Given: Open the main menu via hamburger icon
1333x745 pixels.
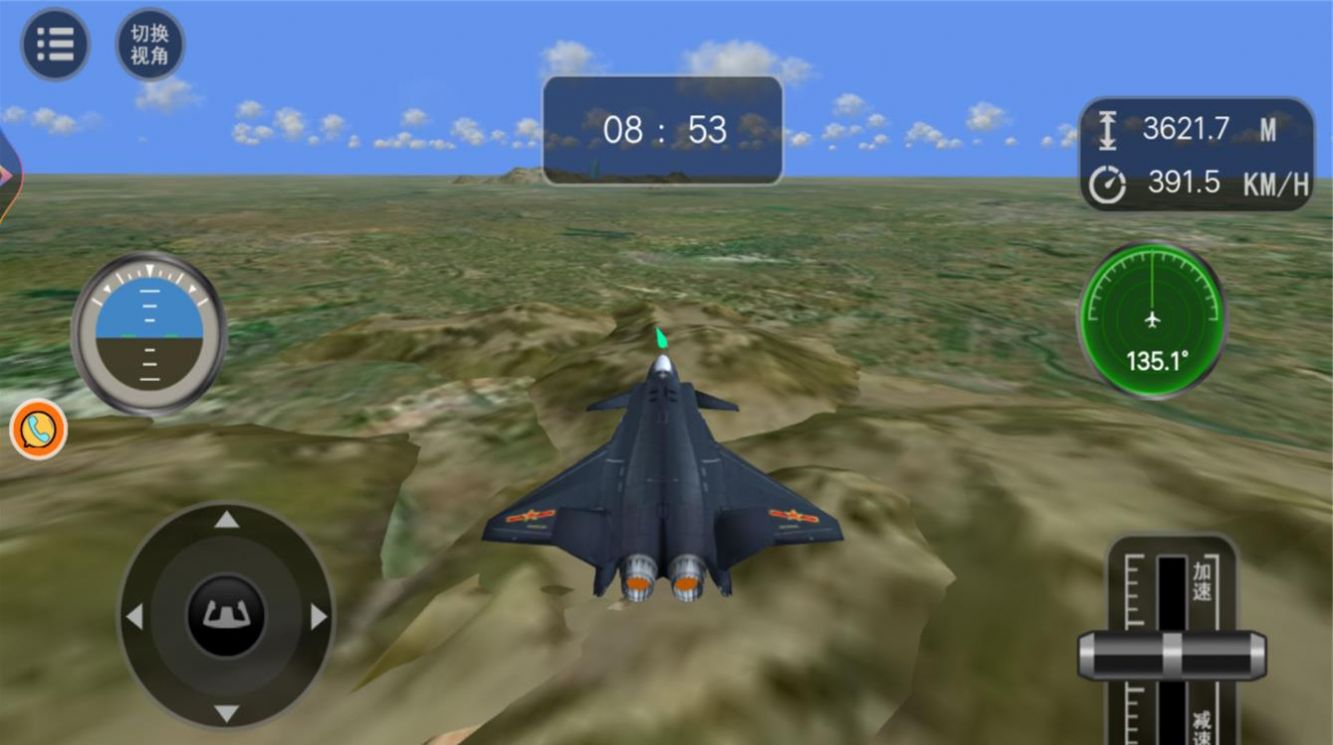Looking at the screenshot, I should (x=55, y=43).
